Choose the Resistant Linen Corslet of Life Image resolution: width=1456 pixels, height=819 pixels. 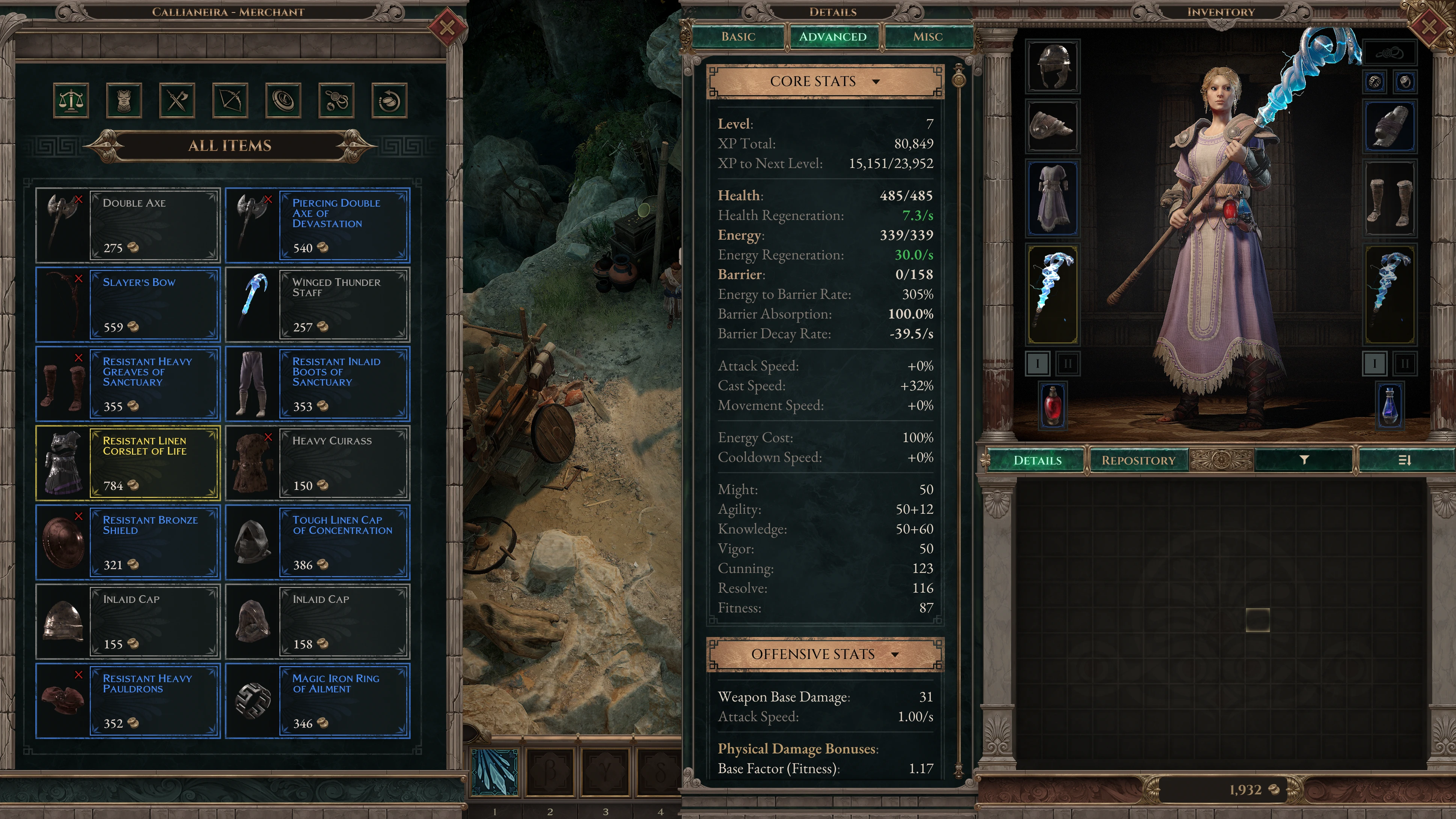128,463
